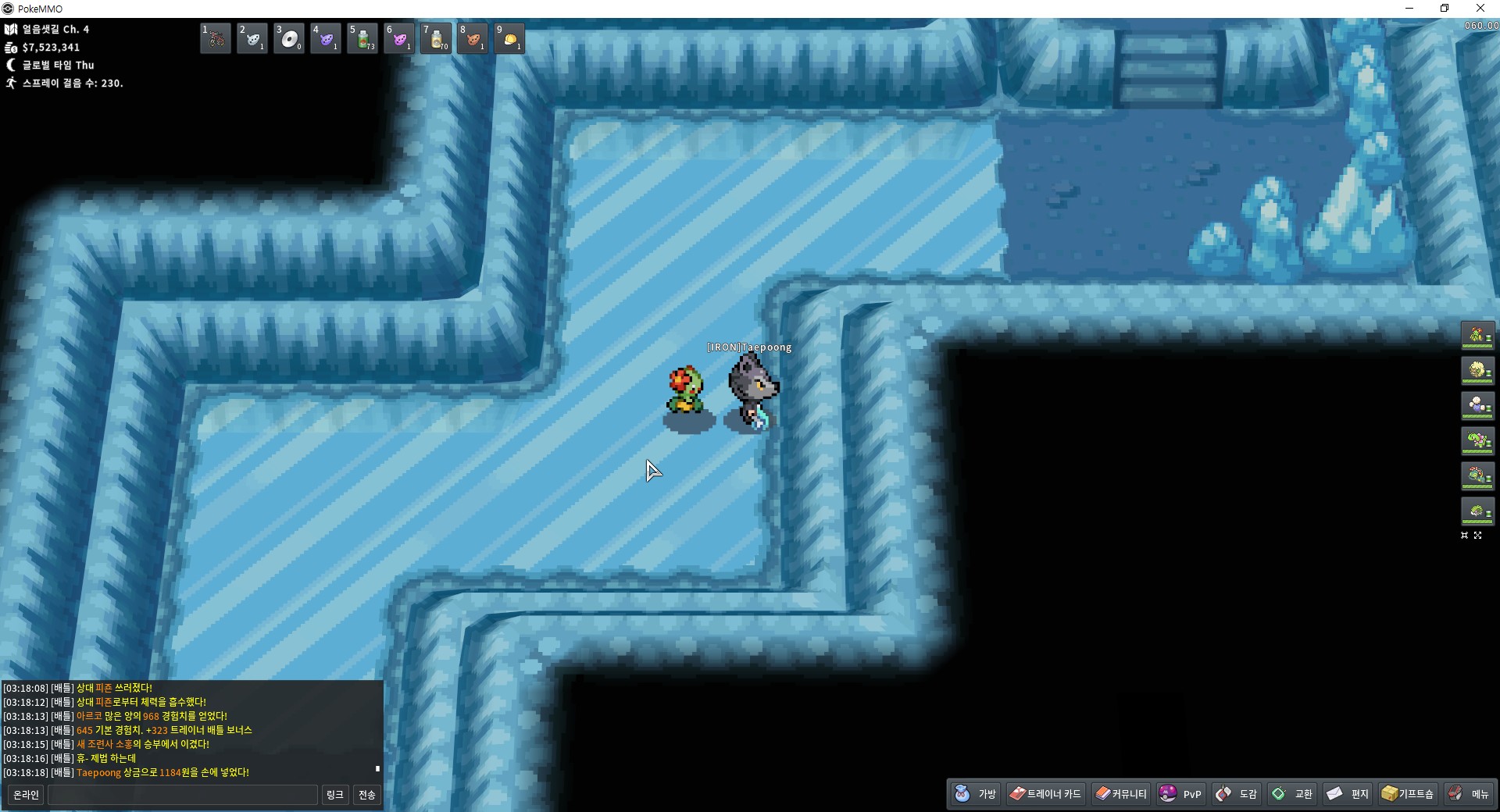The width and height of the screenshot is (1500, 812).
Task: Open the 메뉴 (Menu) button
Action: click(x=1469, y=794)
